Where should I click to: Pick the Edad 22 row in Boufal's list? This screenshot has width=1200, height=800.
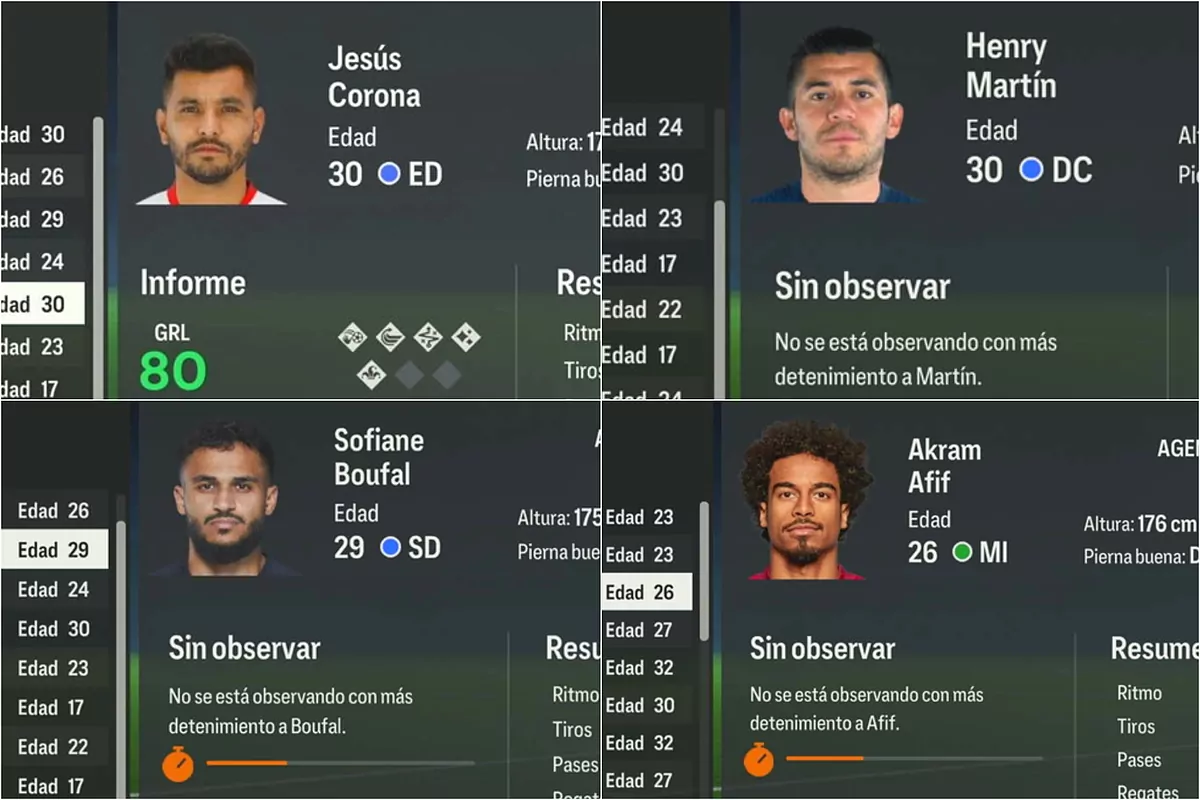click(54, 746)
